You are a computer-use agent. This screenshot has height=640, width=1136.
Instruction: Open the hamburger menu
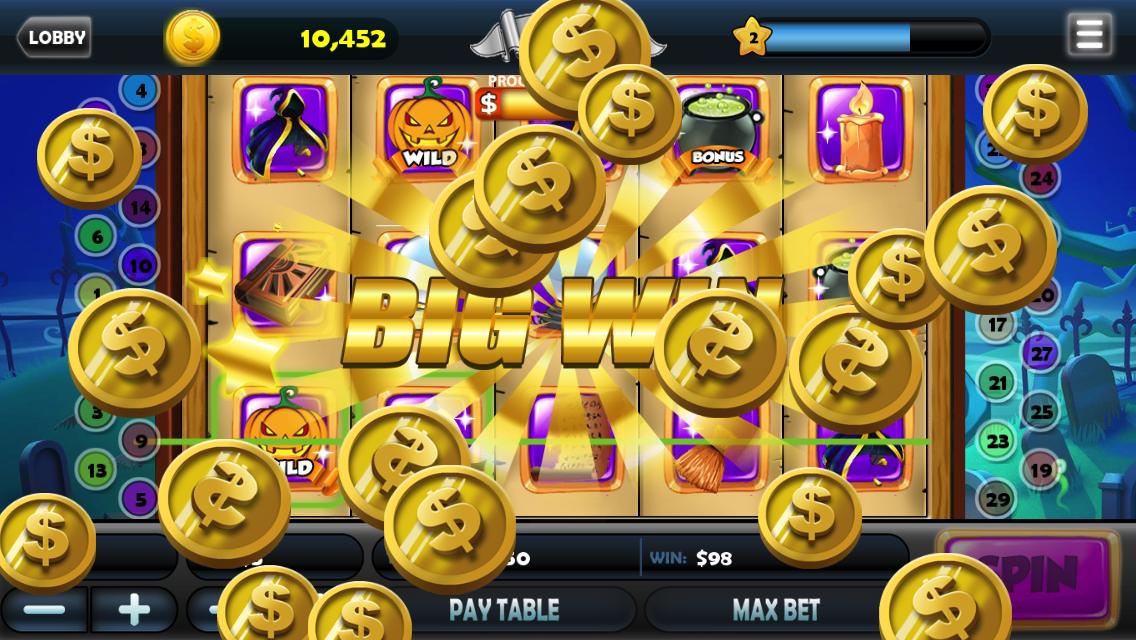click(1089, 36)
